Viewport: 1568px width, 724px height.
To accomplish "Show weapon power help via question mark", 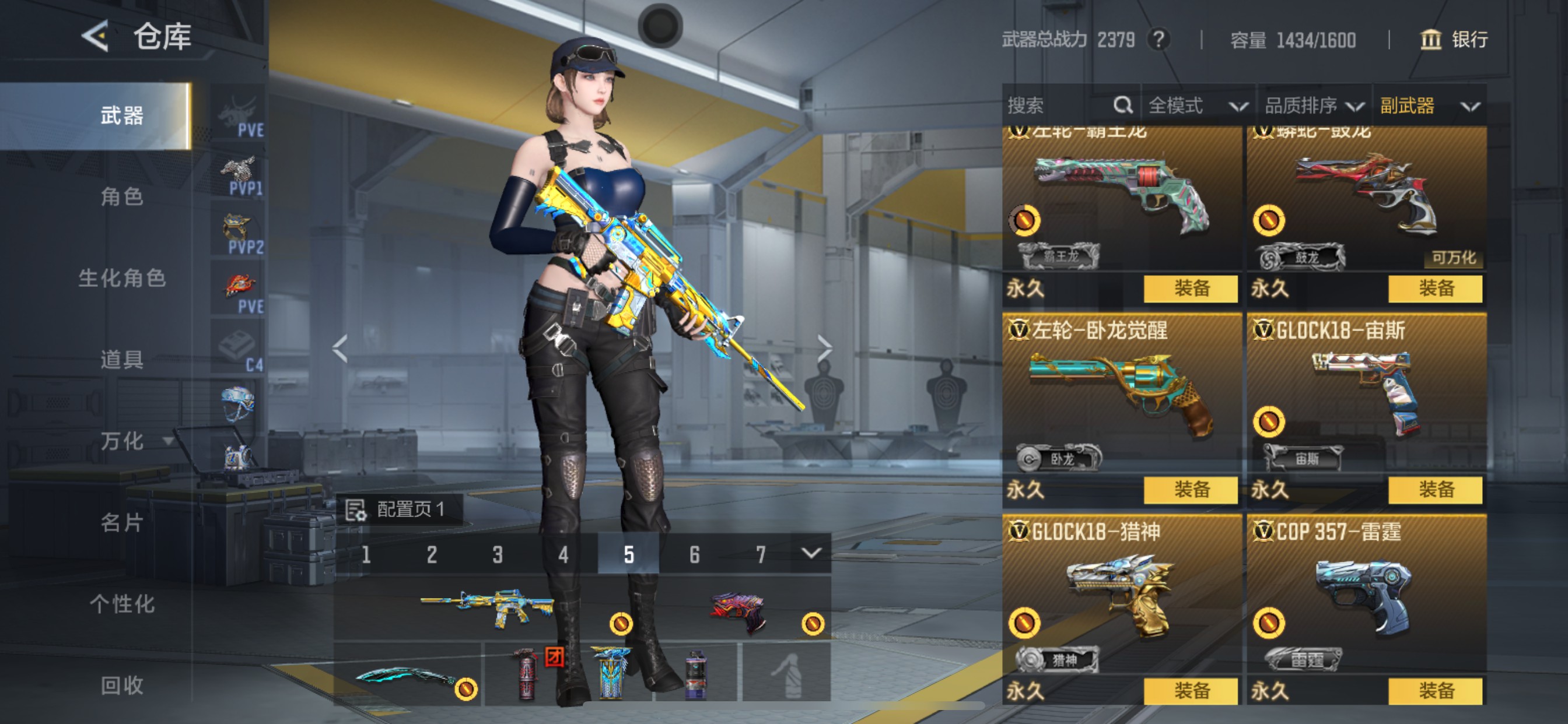I will click(1158, 40).
